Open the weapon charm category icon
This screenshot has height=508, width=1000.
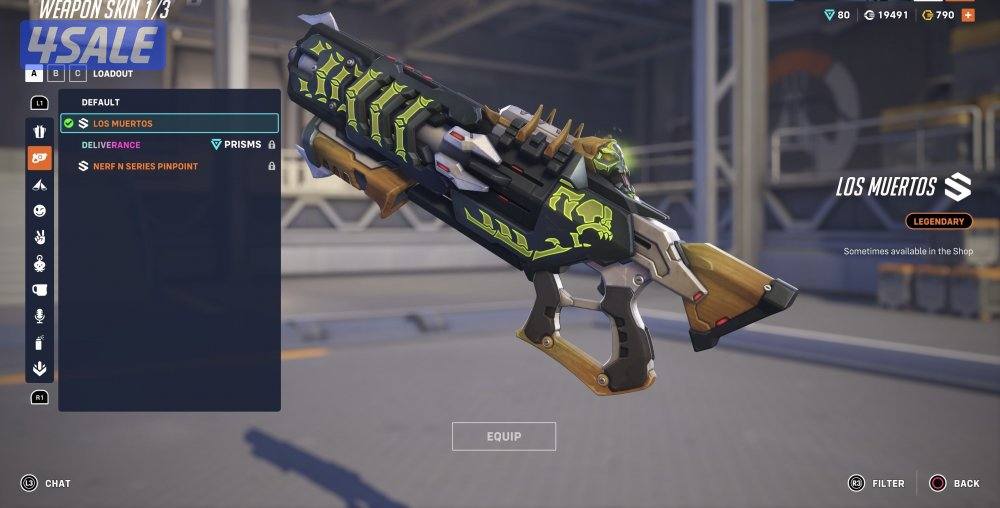click(x=39, y=264)
